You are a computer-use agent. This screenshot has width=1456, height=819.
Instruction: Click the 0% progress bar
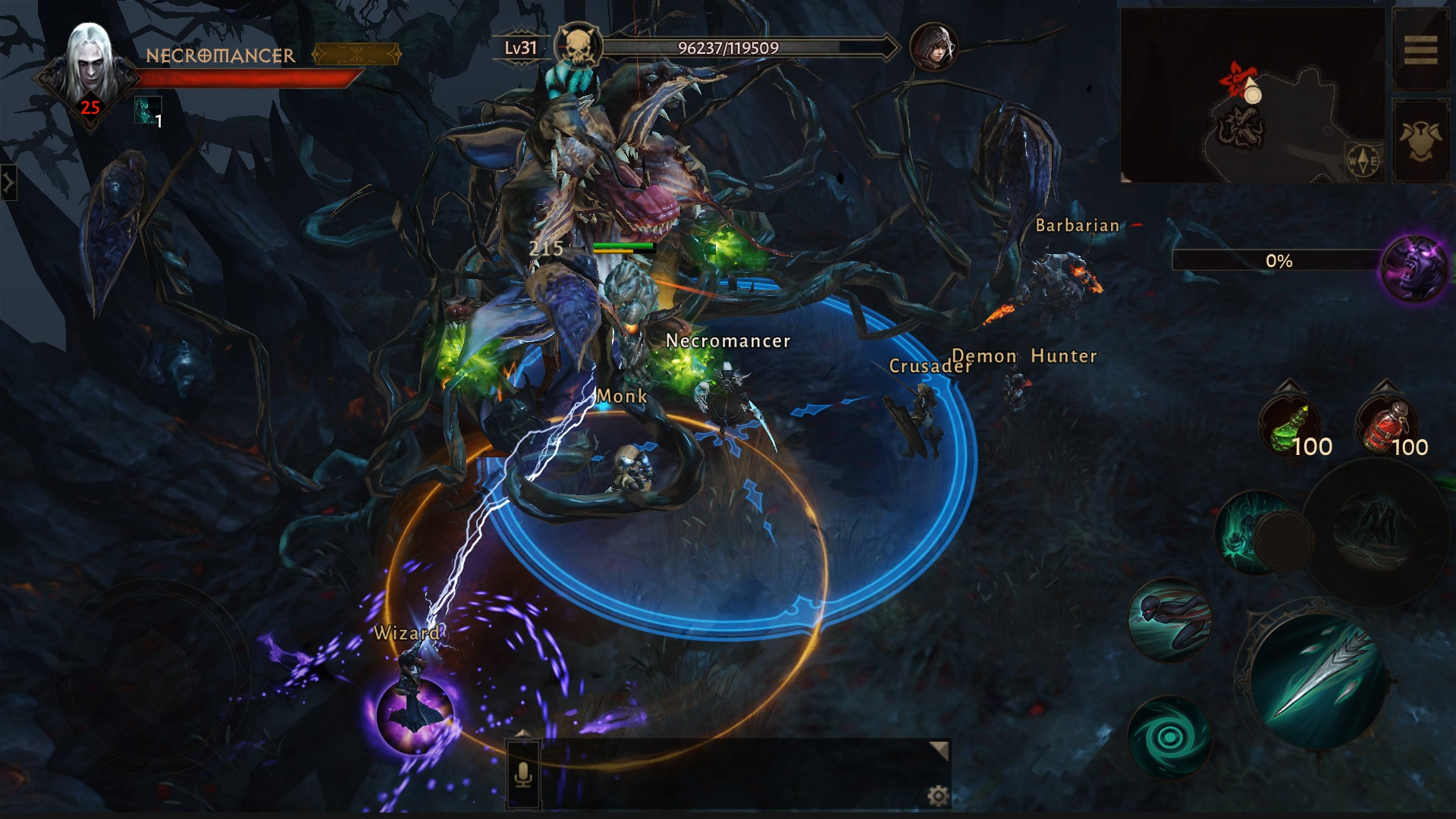click(1278, 260)
